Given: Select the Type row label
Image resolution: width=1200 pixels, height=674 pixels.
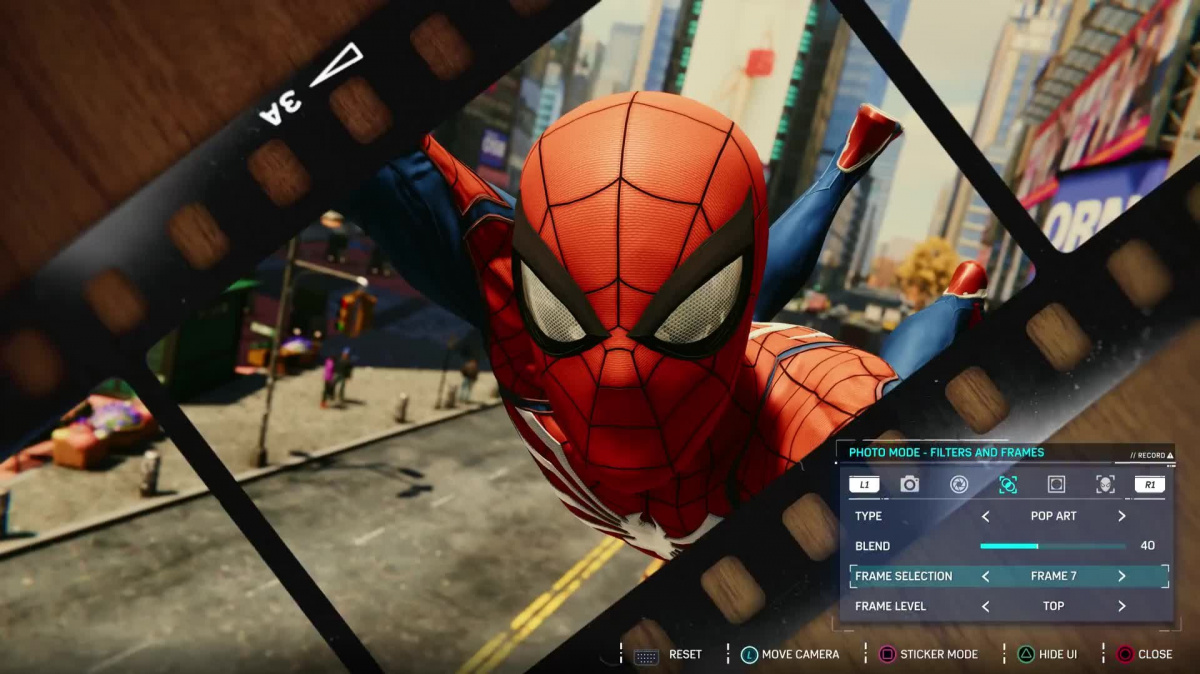Looking at the screenshot, I should (x=868, y=516).
